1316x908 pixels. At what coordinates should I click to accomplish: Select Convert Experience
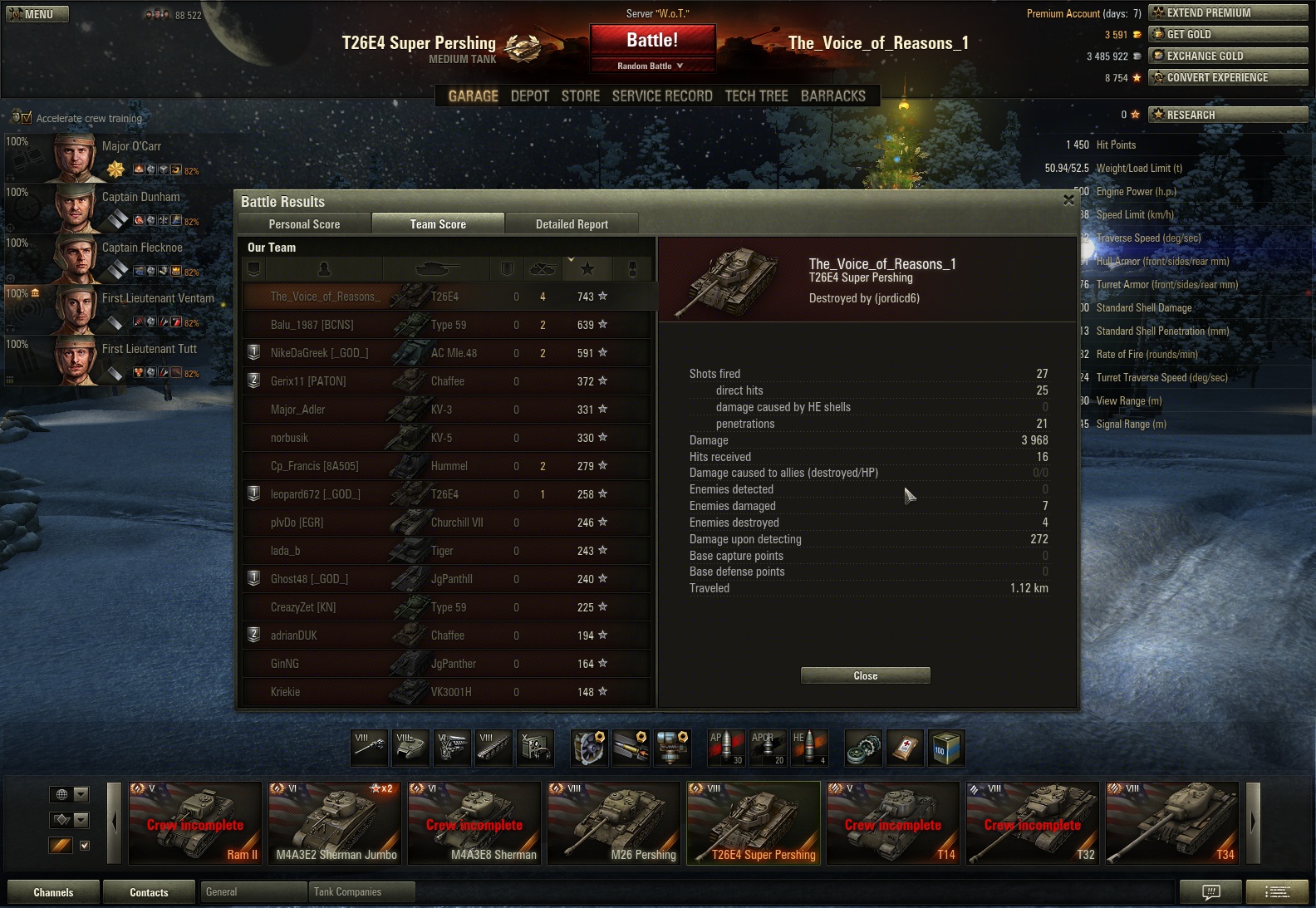pyautogui.click(x=1227, y=77)
